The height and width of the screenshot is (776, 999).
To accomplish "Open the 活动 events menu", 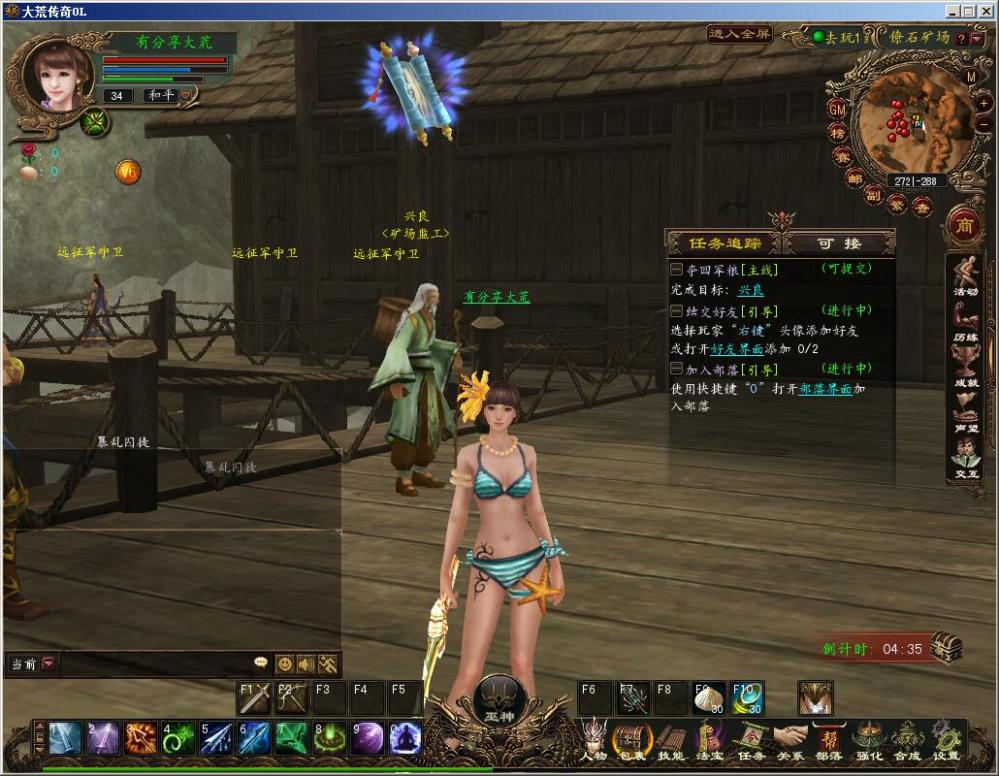I will [965, 277].
